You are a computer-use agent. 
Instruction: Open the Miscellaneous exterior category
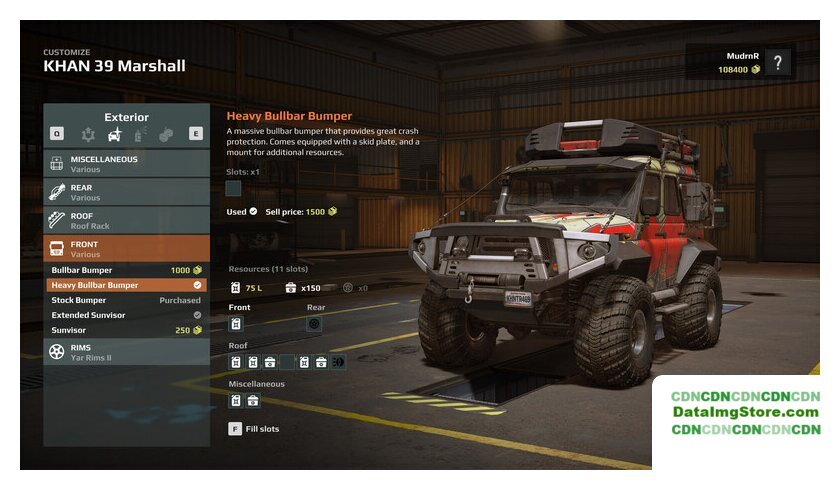tap(126, 163)
